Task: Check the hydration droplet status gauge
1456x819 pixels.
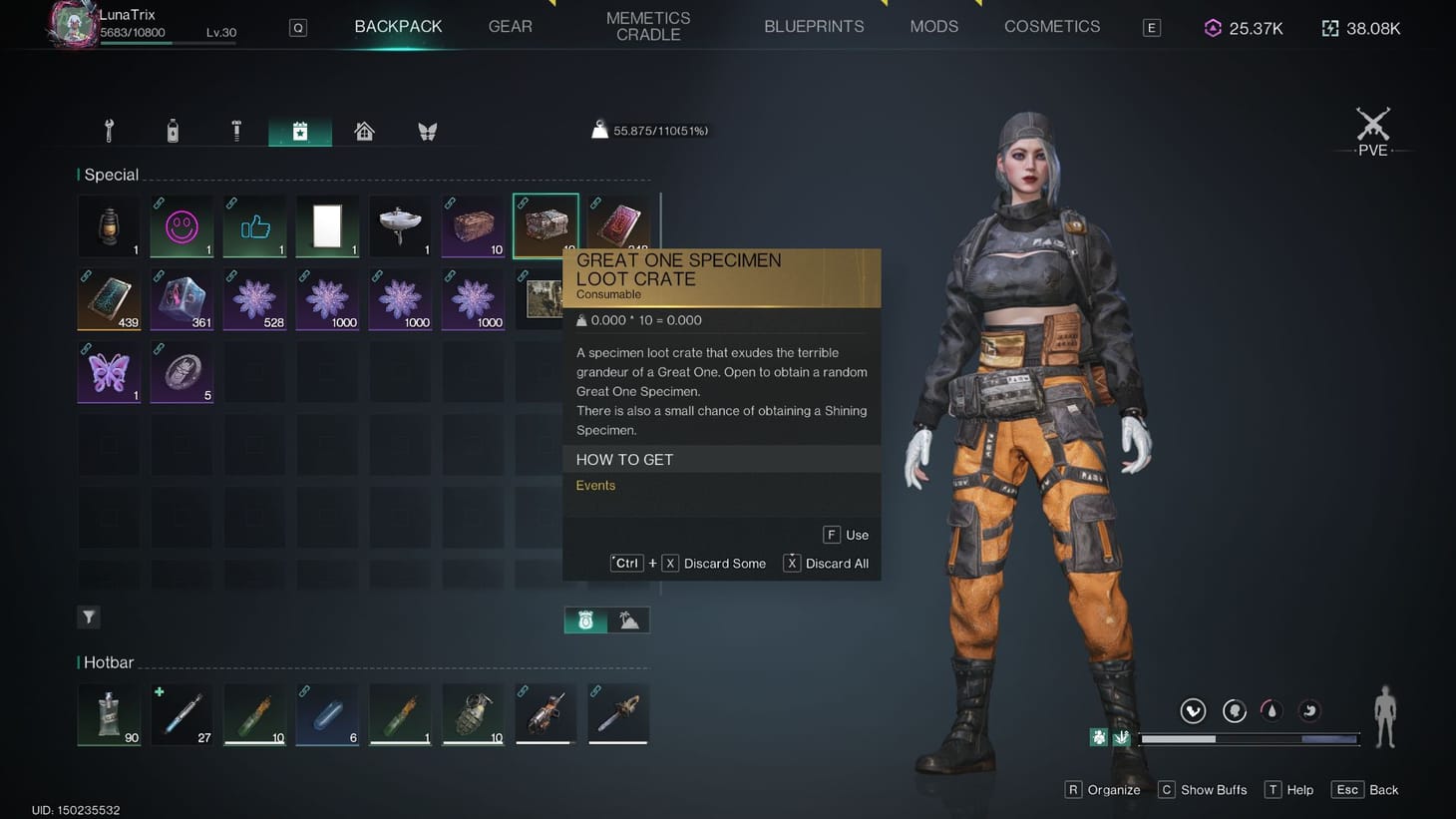Action: (x=1271, y=710)
